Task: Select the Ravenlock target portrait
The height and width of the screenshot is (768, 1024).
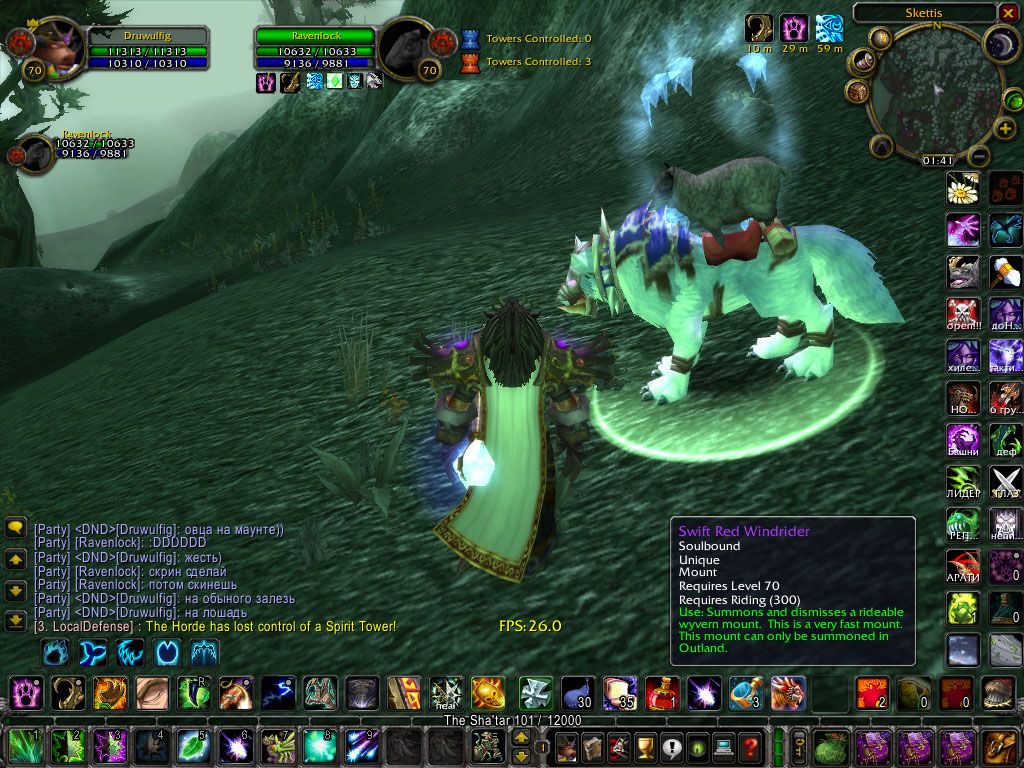Action: point(407,46)
